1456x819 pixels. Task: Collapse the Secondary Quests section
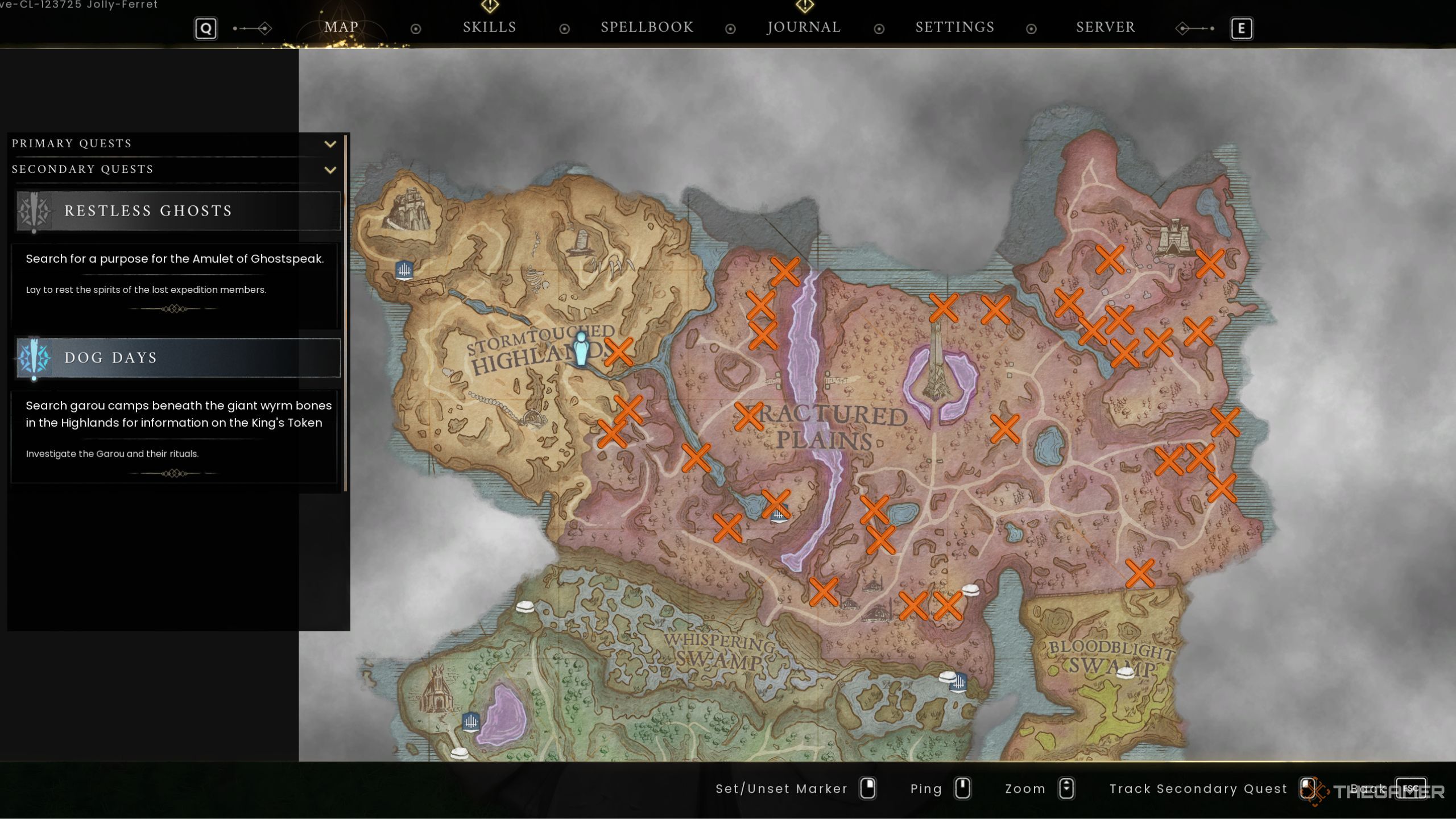point(330,169)
